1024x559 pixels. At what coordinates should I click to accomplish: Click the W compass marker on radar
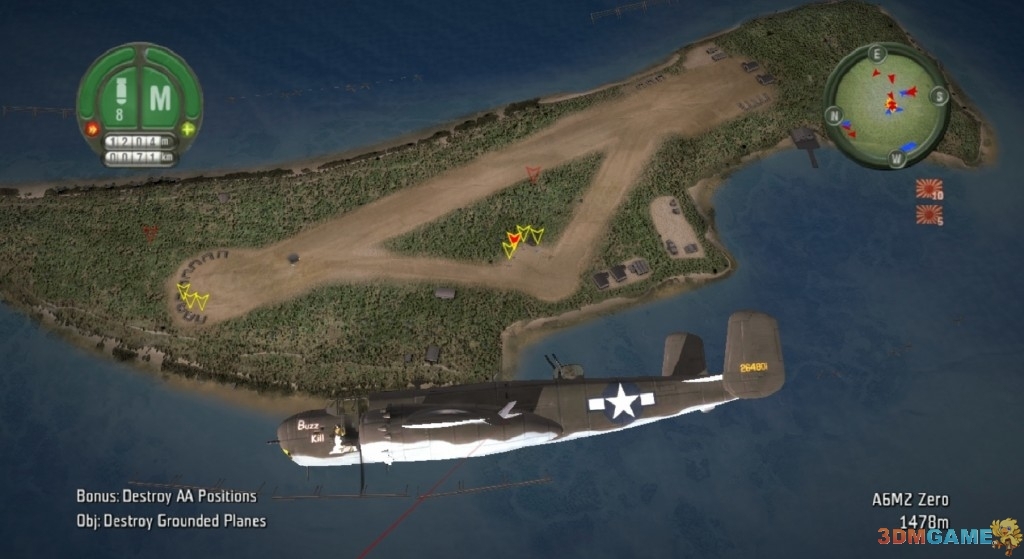(896, 158)
